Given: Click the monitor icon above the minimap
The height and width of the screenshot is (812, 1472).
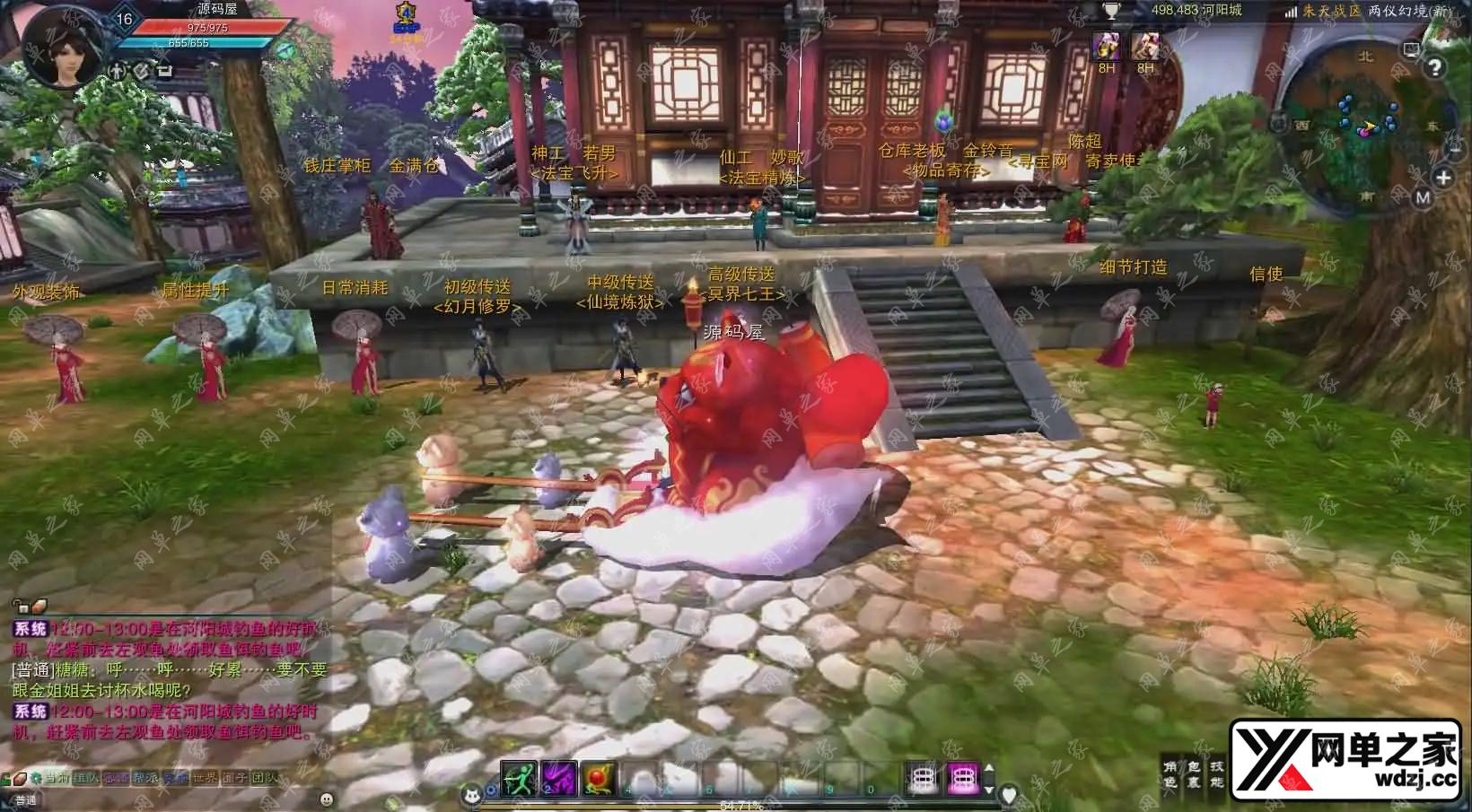Looking at the screenshot, I should pyautogui.click(x=1412, y=49).
